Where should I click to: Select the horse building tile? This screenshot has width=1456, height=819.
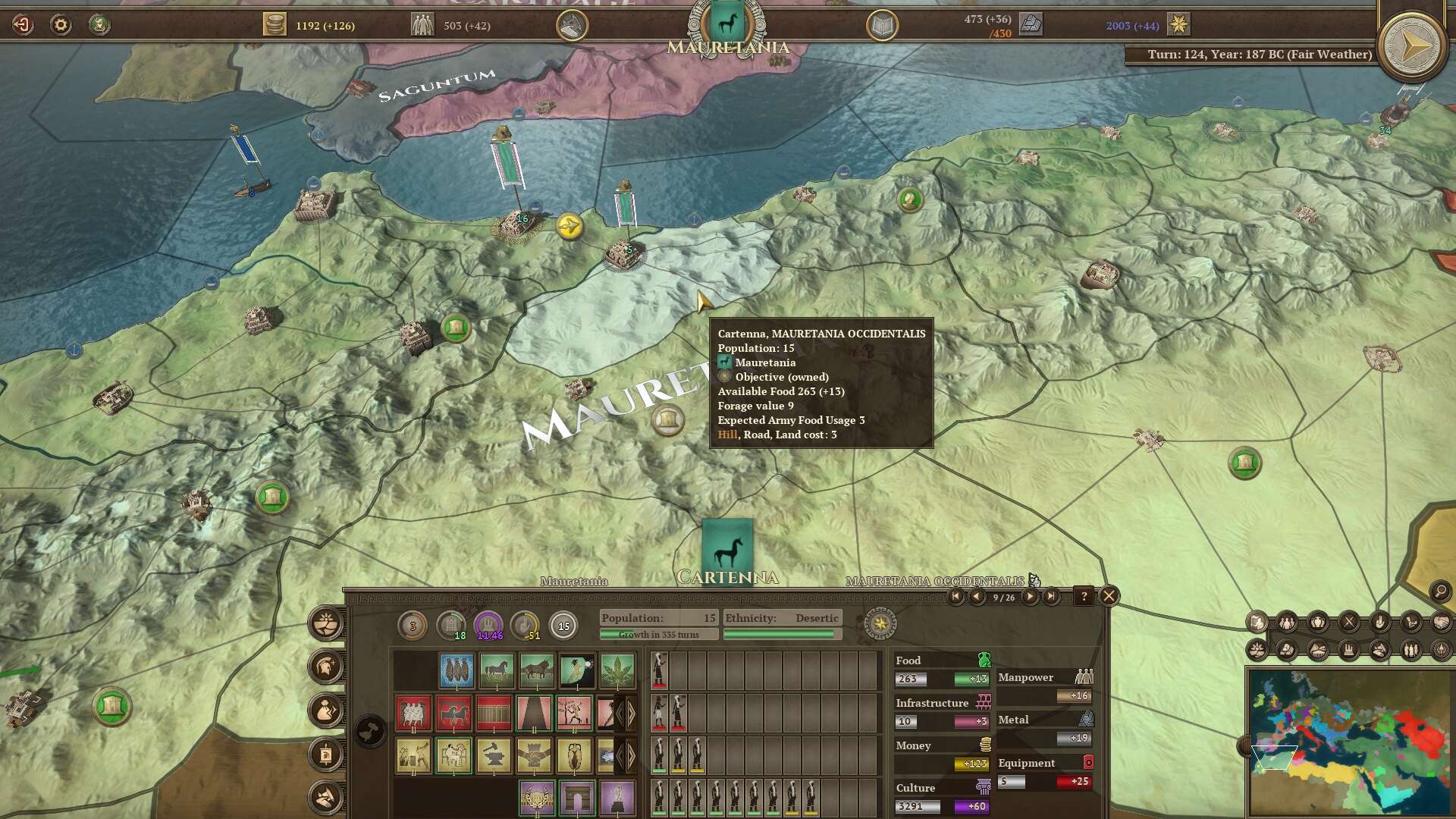pyautogui.click(x=497, y=670)
